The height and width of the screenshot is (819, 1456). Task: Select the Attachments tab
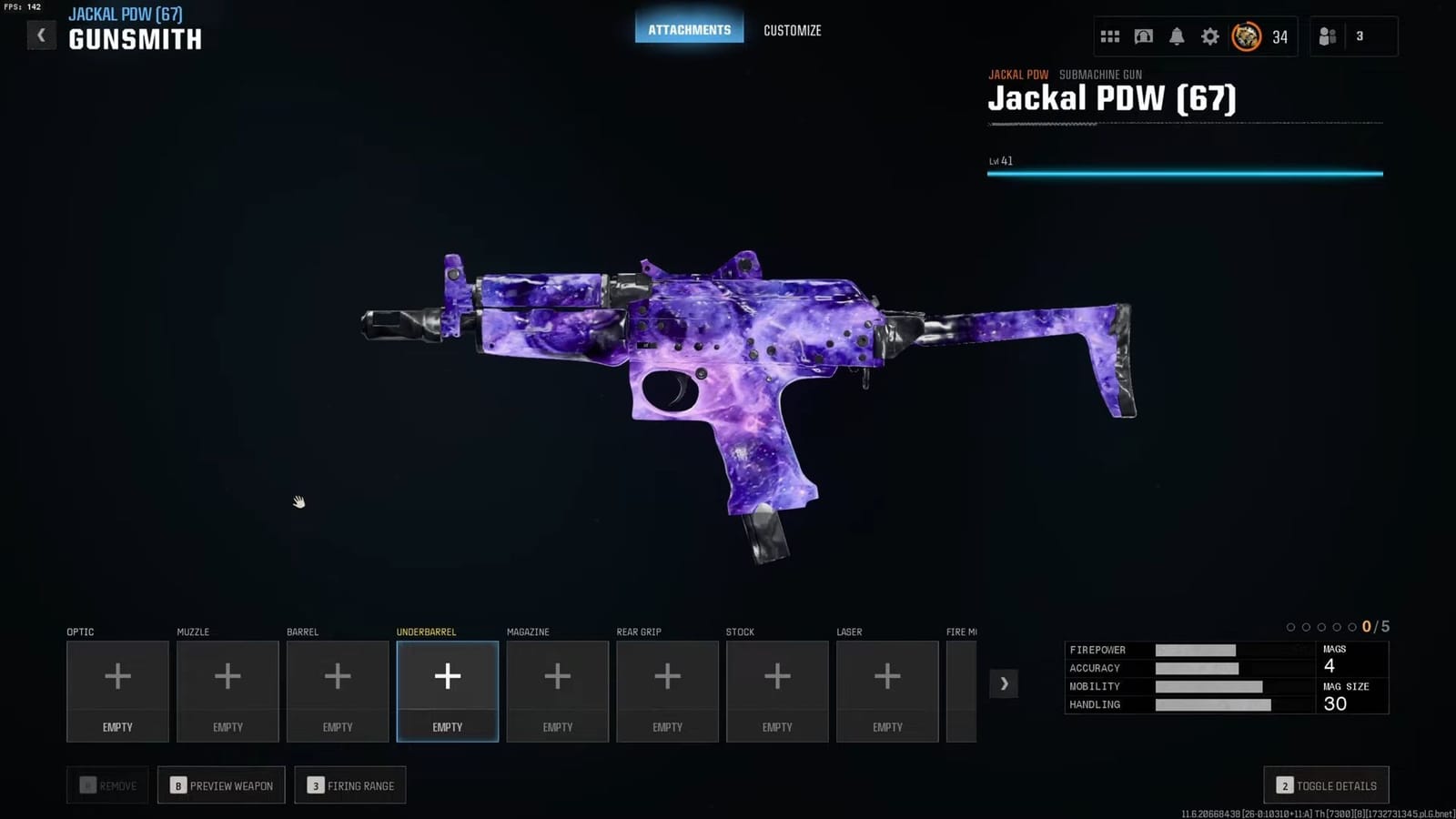coord(689,28)
